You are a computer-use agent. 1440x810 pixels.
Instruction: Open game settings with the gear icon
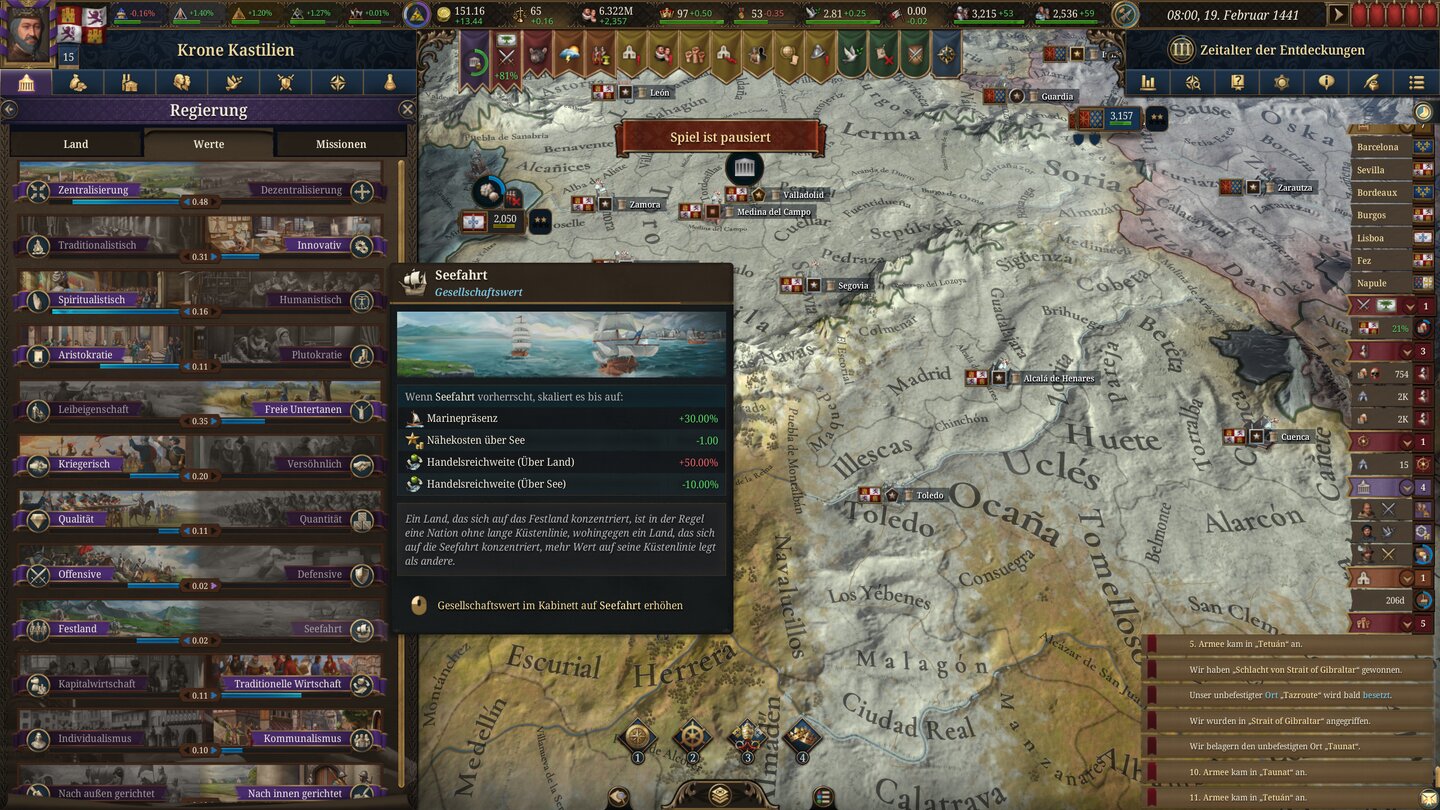pyautogui.click(x=1282, y=83)
